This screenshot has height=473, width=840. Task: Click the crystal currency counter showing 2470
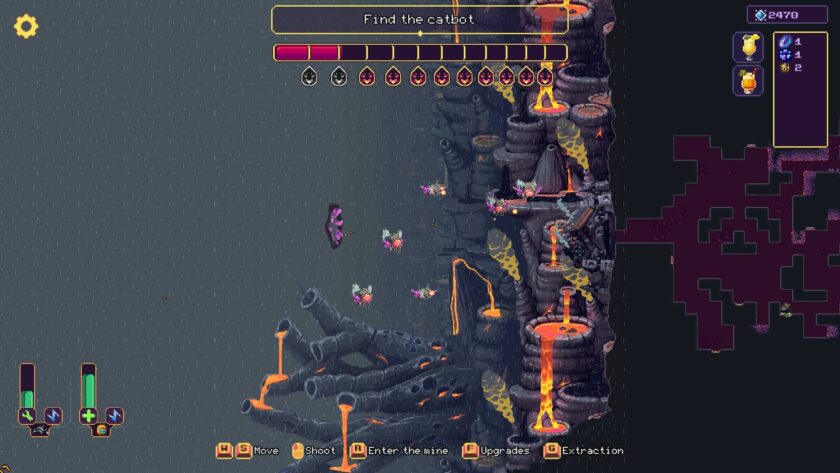[786, 15]
